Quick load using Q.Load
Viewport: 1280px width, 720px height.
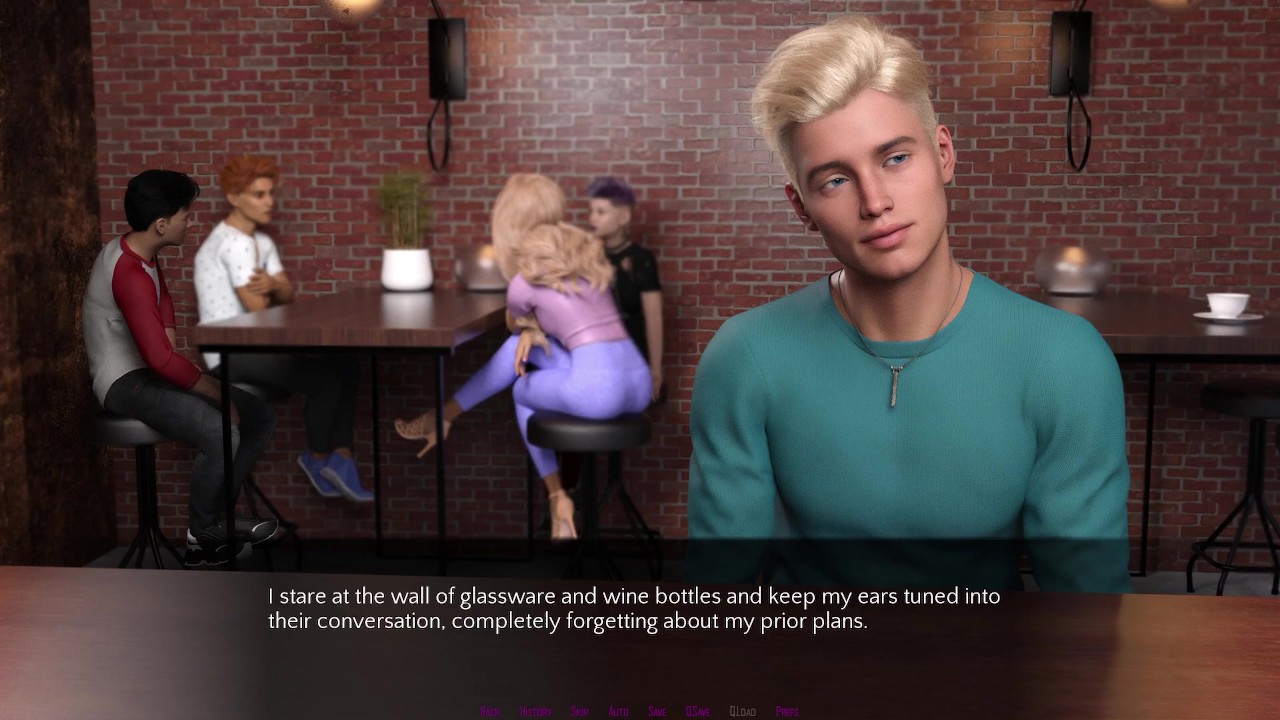pyautogui.click(x=743, y=711)
